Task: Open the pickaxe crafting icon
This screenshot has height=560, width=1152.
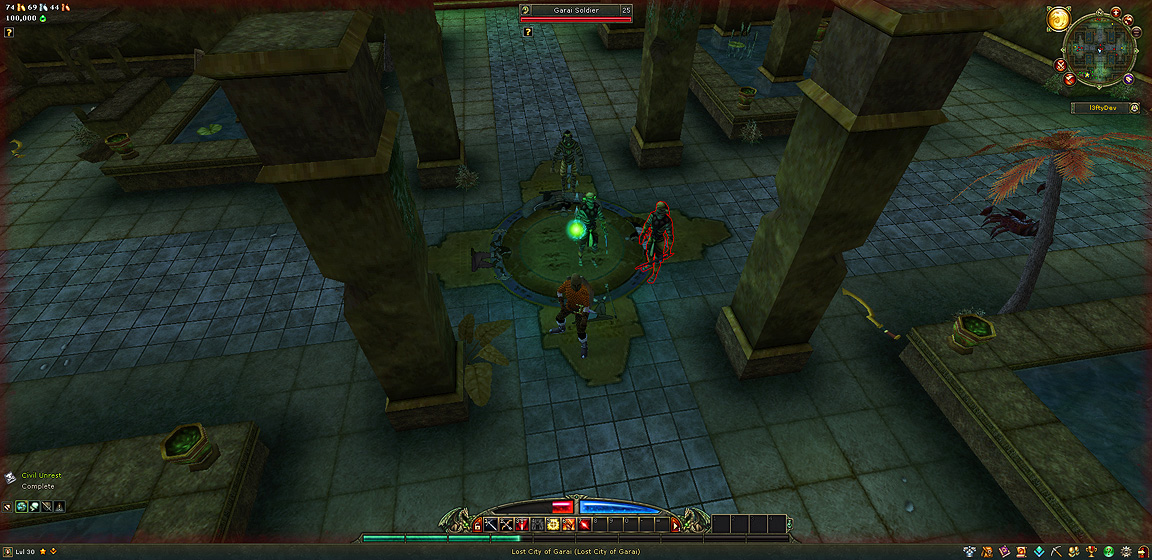Action: click(1056, 552)
